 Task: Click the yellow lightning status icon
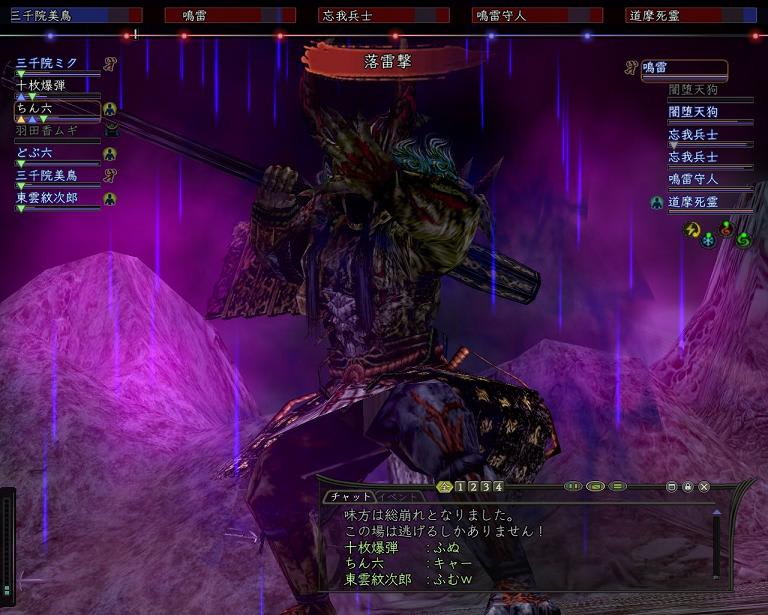(x=691, y=229)
